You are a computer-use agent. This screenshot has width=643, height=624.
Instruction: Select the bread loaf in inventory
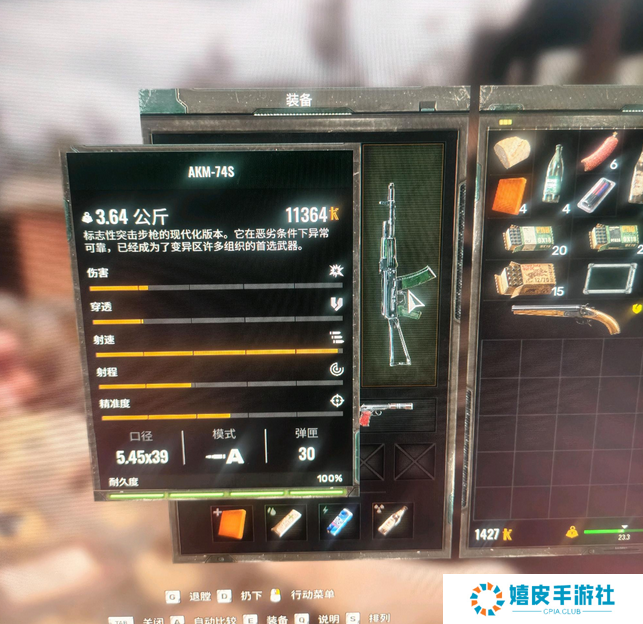pos(510,152)
